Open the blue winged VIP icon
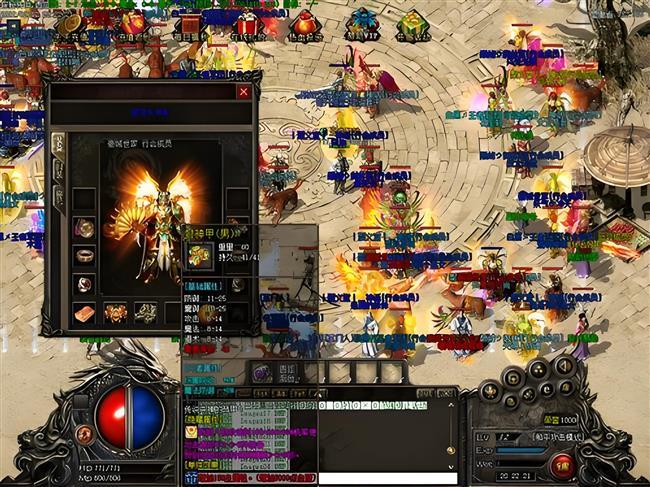Viewport: 650px width, 487px height. [362, 24]
